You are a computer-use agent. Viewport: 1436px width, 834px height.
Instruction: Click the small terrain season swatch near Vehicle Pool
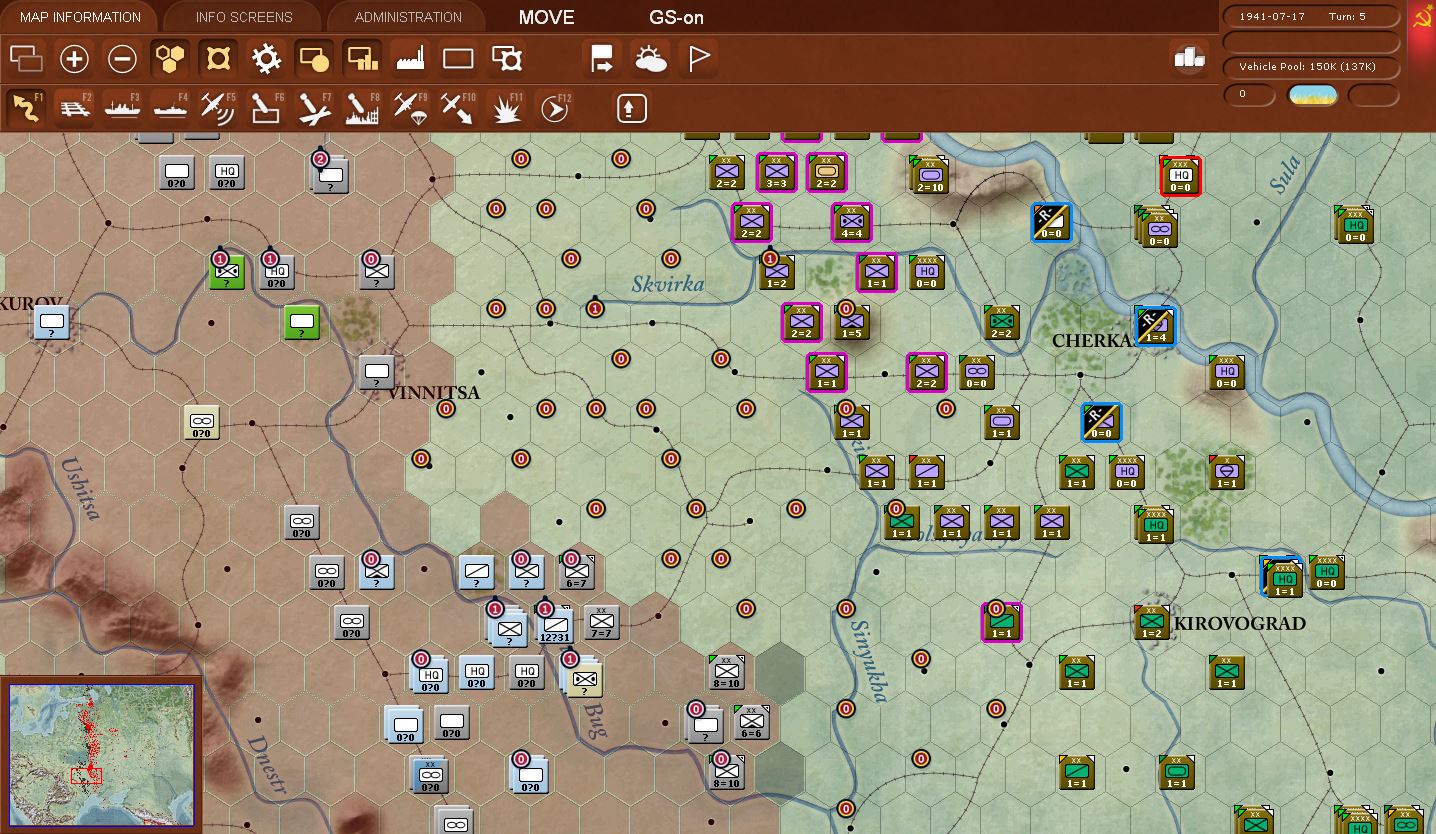click(1312, 95)
